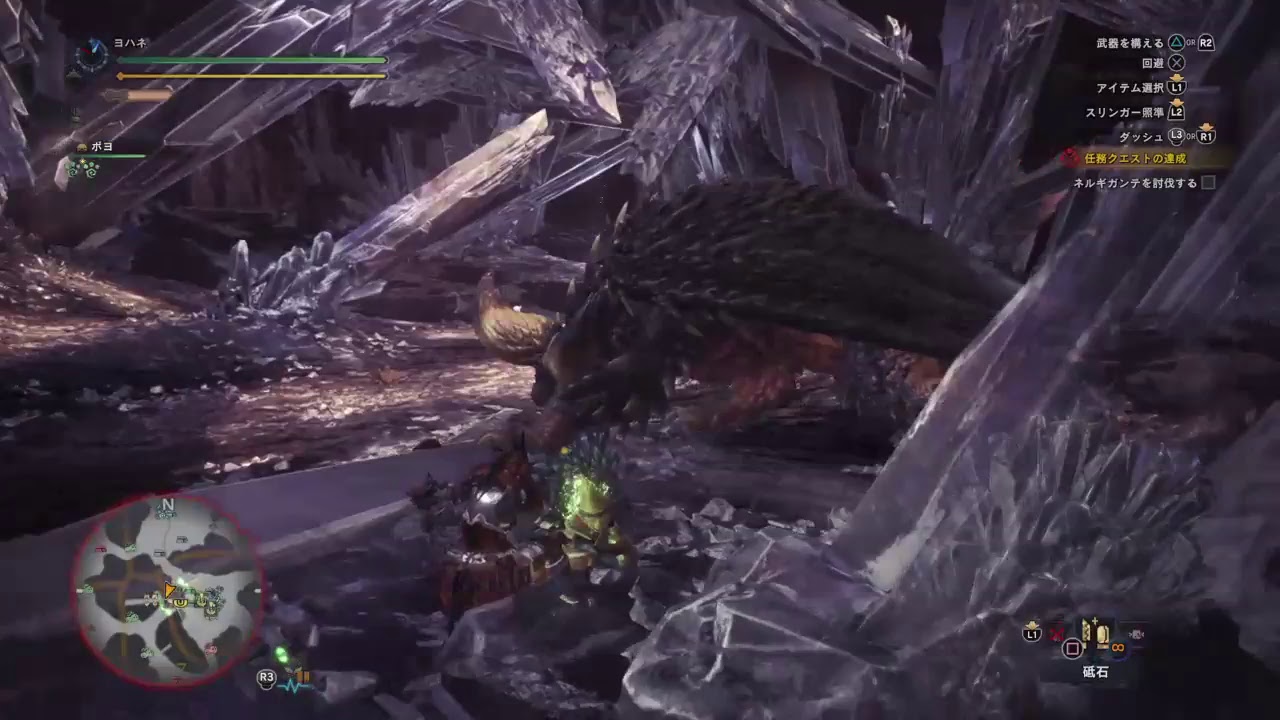The width and height of the screenshot is (1280, 720).
Task: Open the L2 slinger aim dropdown arrow
Action: coord(1178,101)
